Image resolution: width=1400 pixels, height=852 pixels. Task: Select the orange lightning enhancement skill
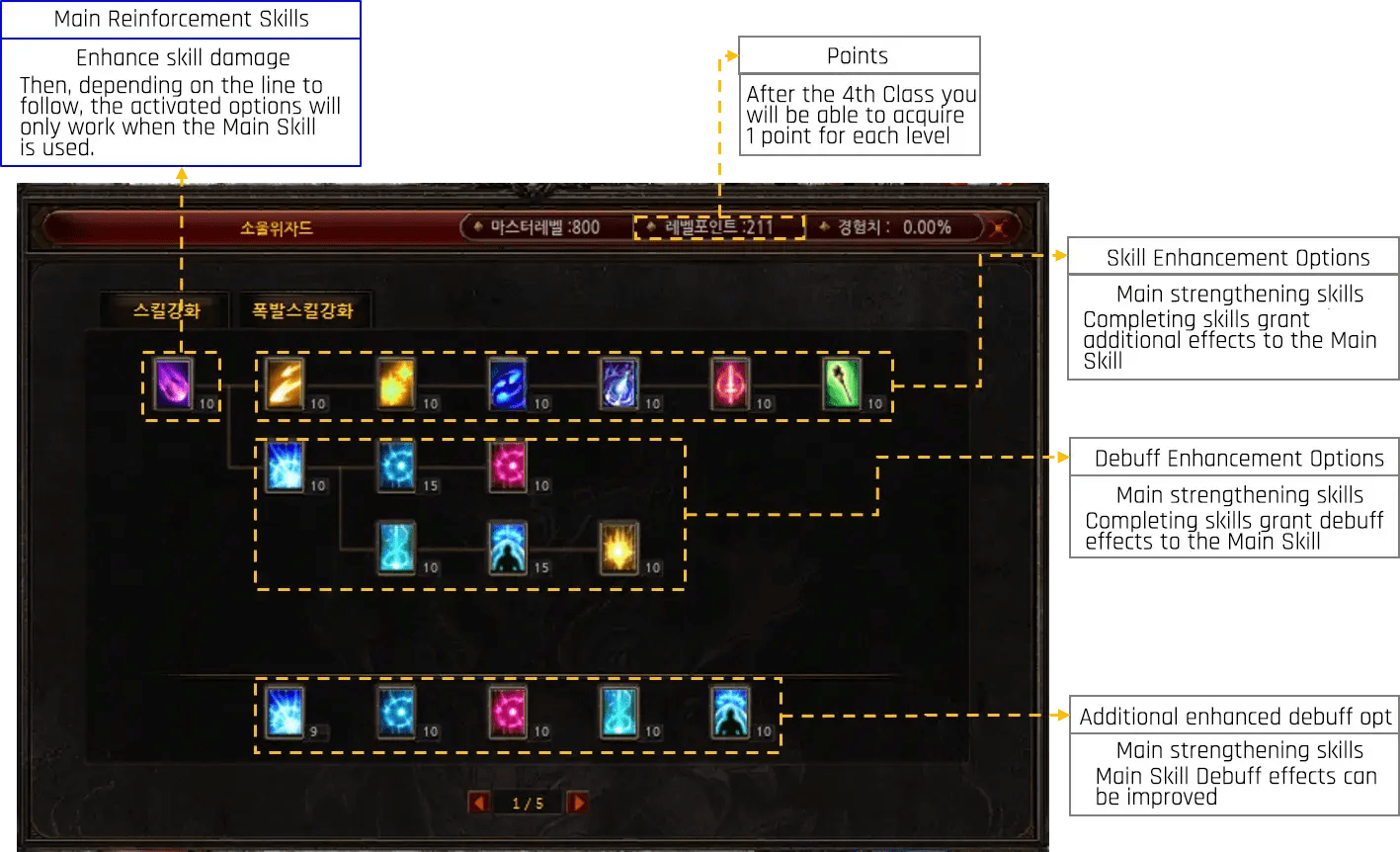[x=286, y=383]
